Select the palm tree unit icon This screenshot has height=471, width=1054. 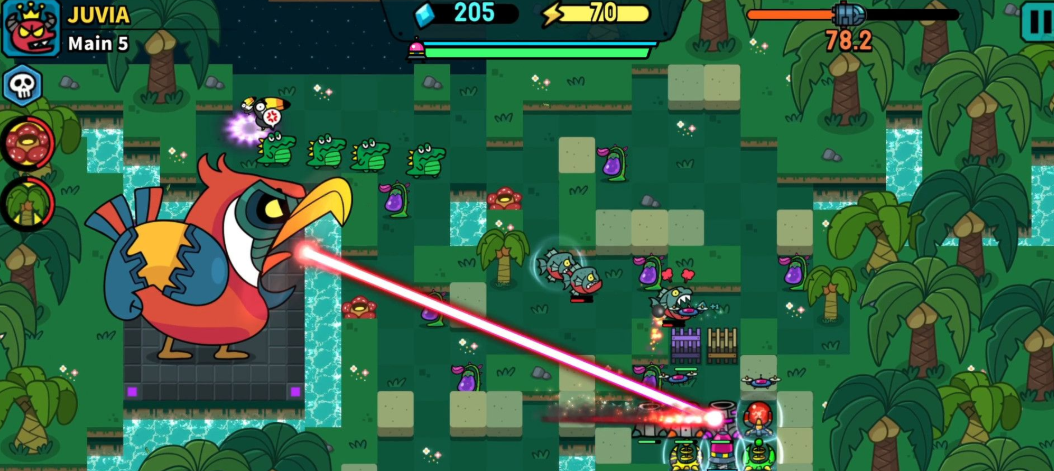click(27, 203)
